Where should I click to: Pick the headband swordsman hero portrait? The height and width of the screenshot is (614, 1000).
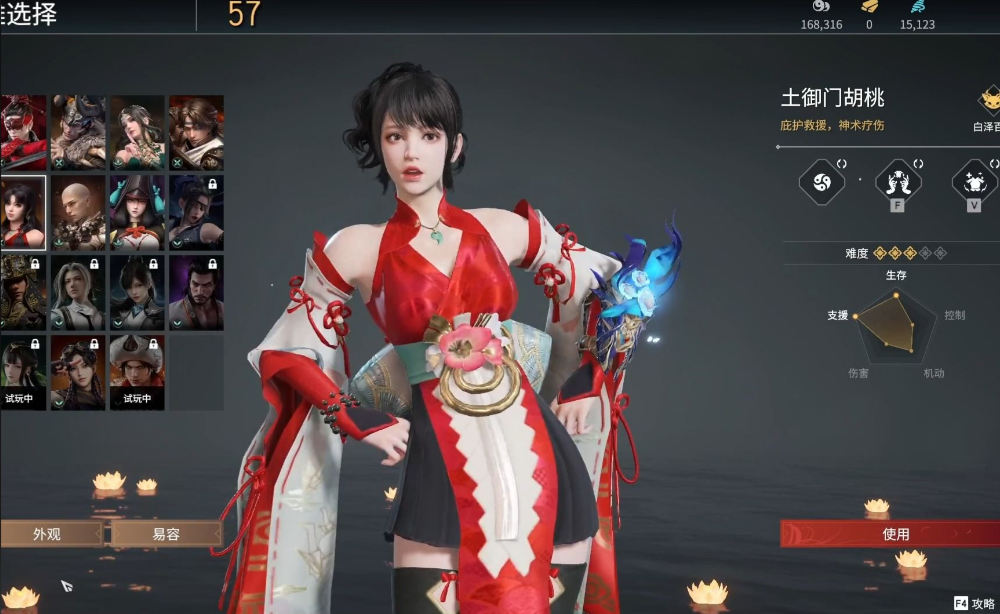coord(196,132)
